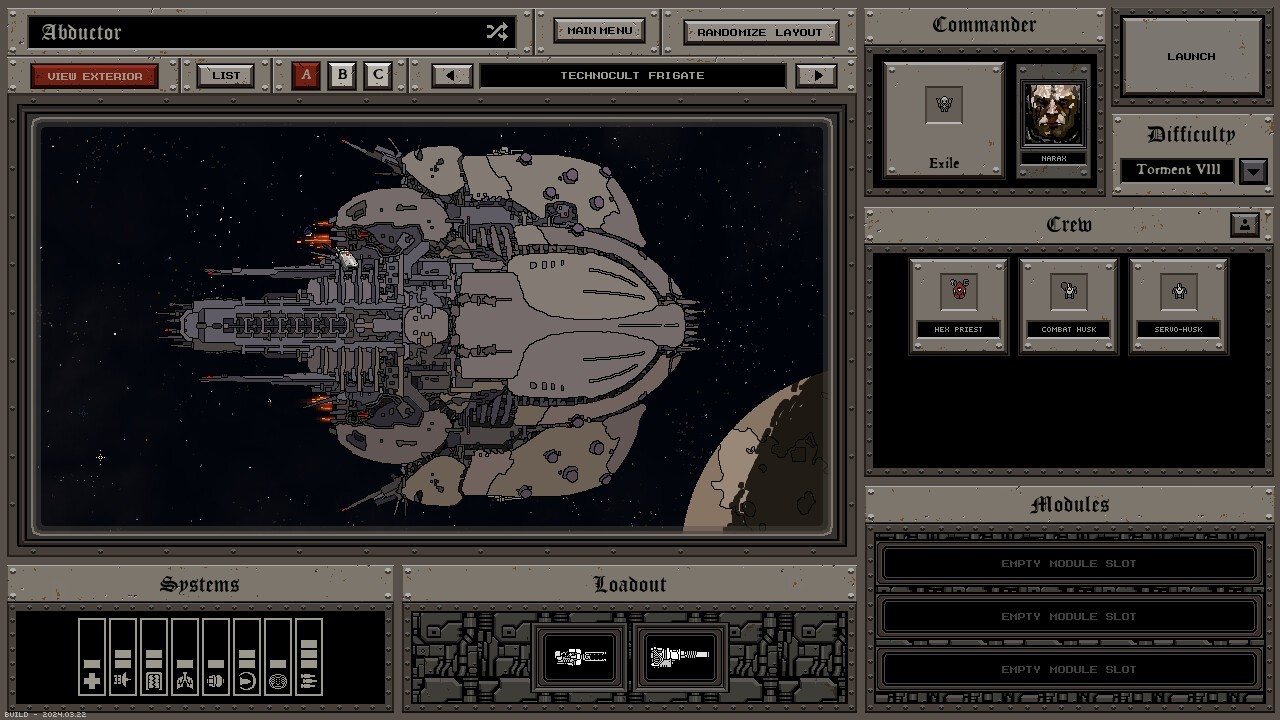Open the Main Menu

tap(599, 31)
